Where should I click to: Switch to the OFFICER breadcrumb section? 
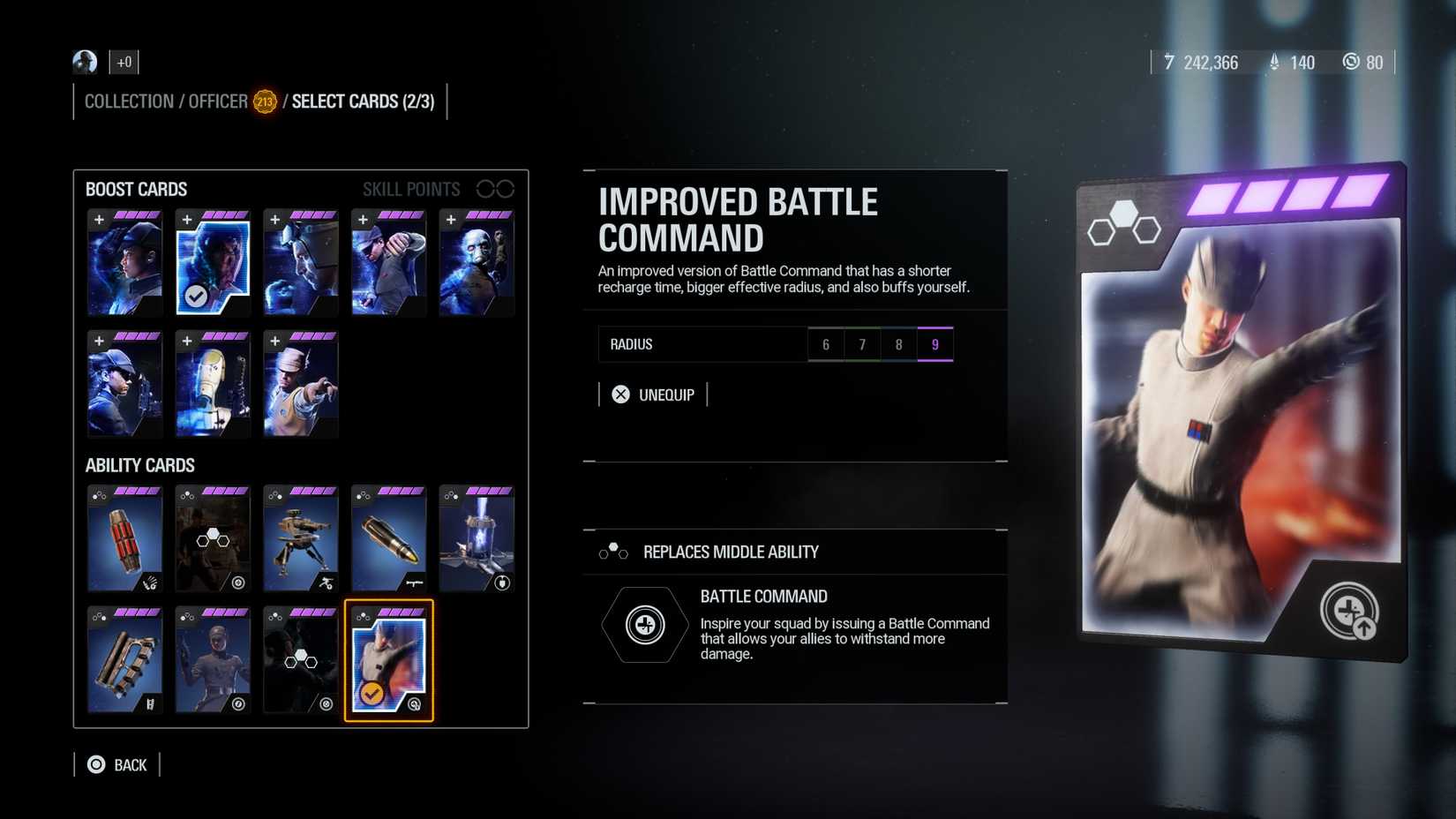click(x=216, y=101)
